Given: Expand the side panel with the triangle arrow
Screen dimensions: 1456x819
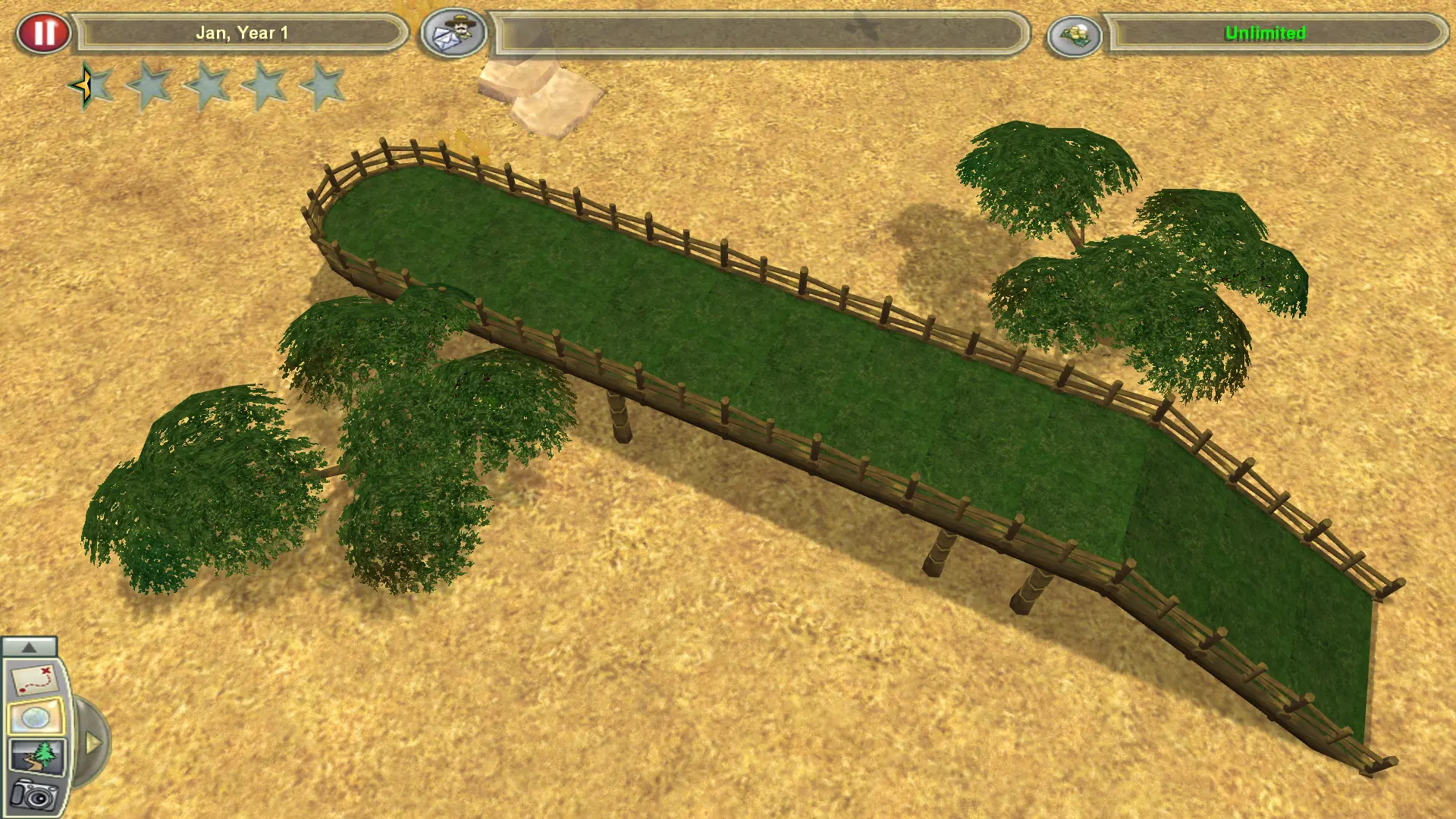Looking at the screenshot, I should [93, 743].
